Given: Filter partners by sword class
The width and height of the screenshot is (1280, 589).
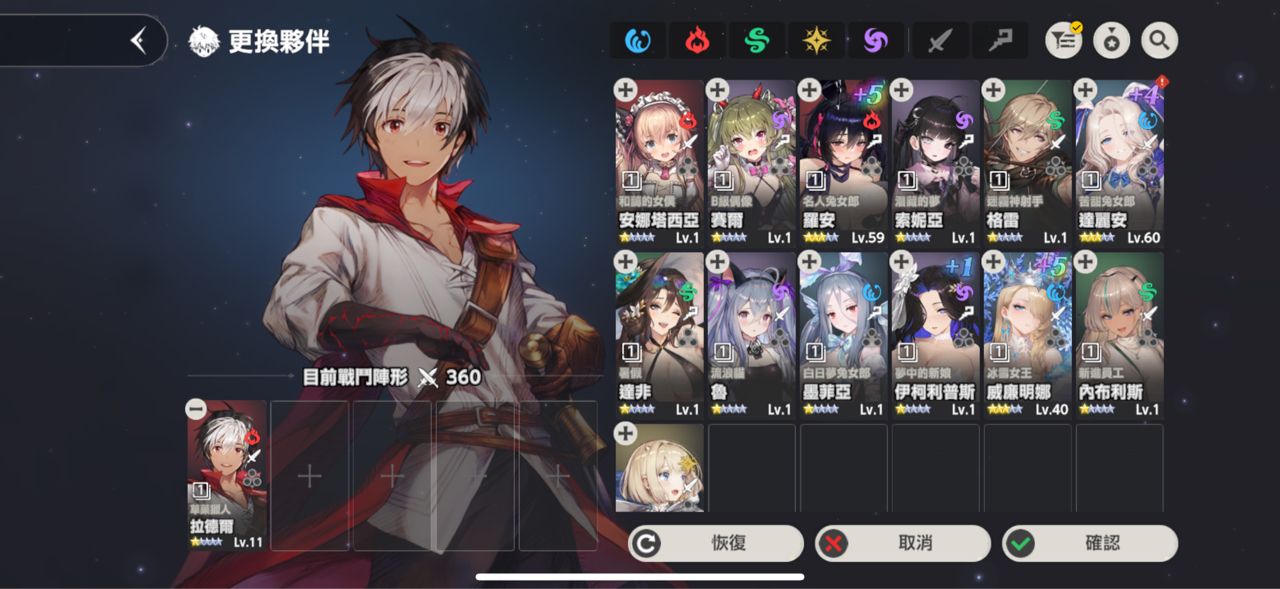Looking at the screenshot, I should tap(939, 41).
